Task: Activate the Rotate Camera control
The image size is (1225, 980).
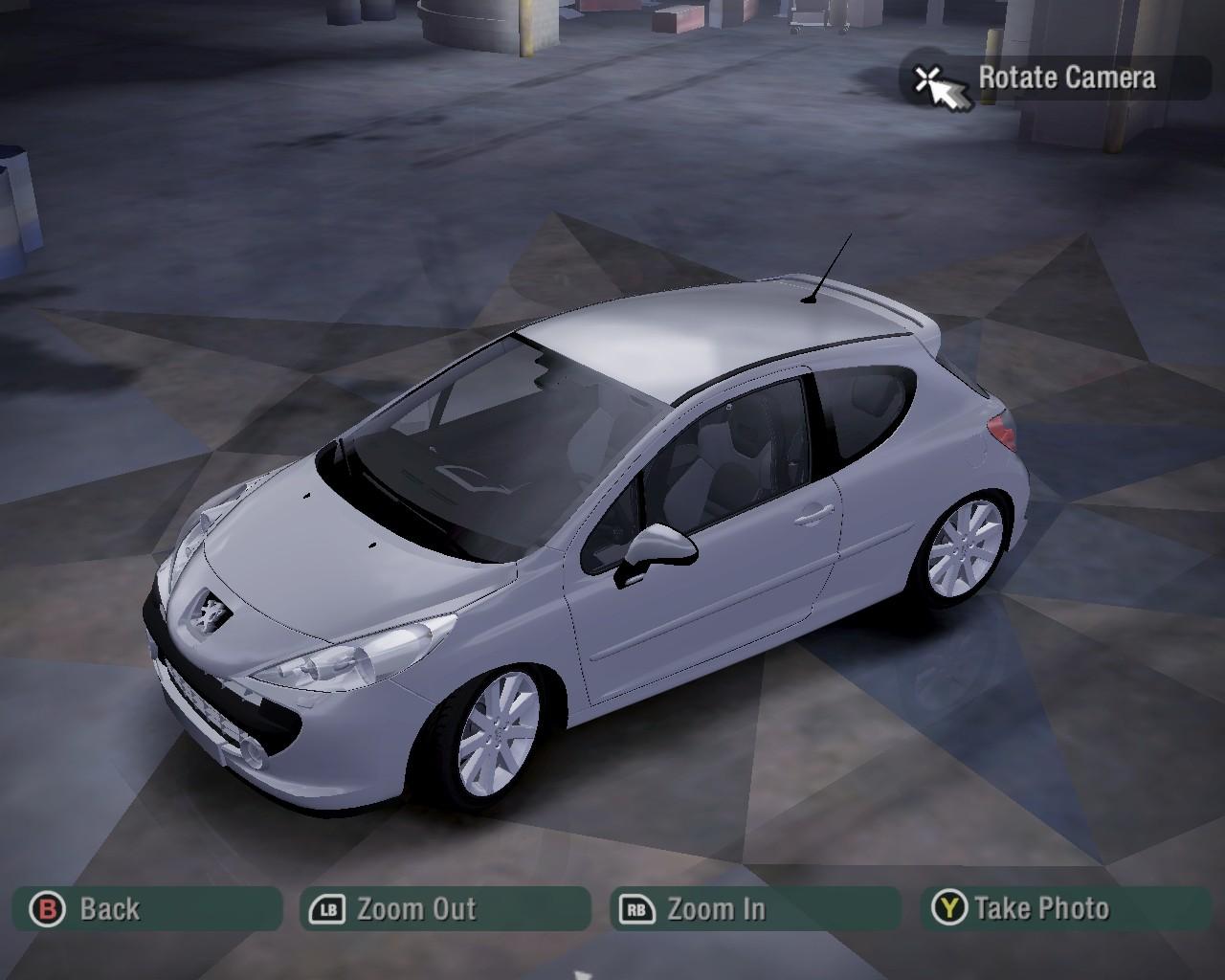Action: [1054, 78]
